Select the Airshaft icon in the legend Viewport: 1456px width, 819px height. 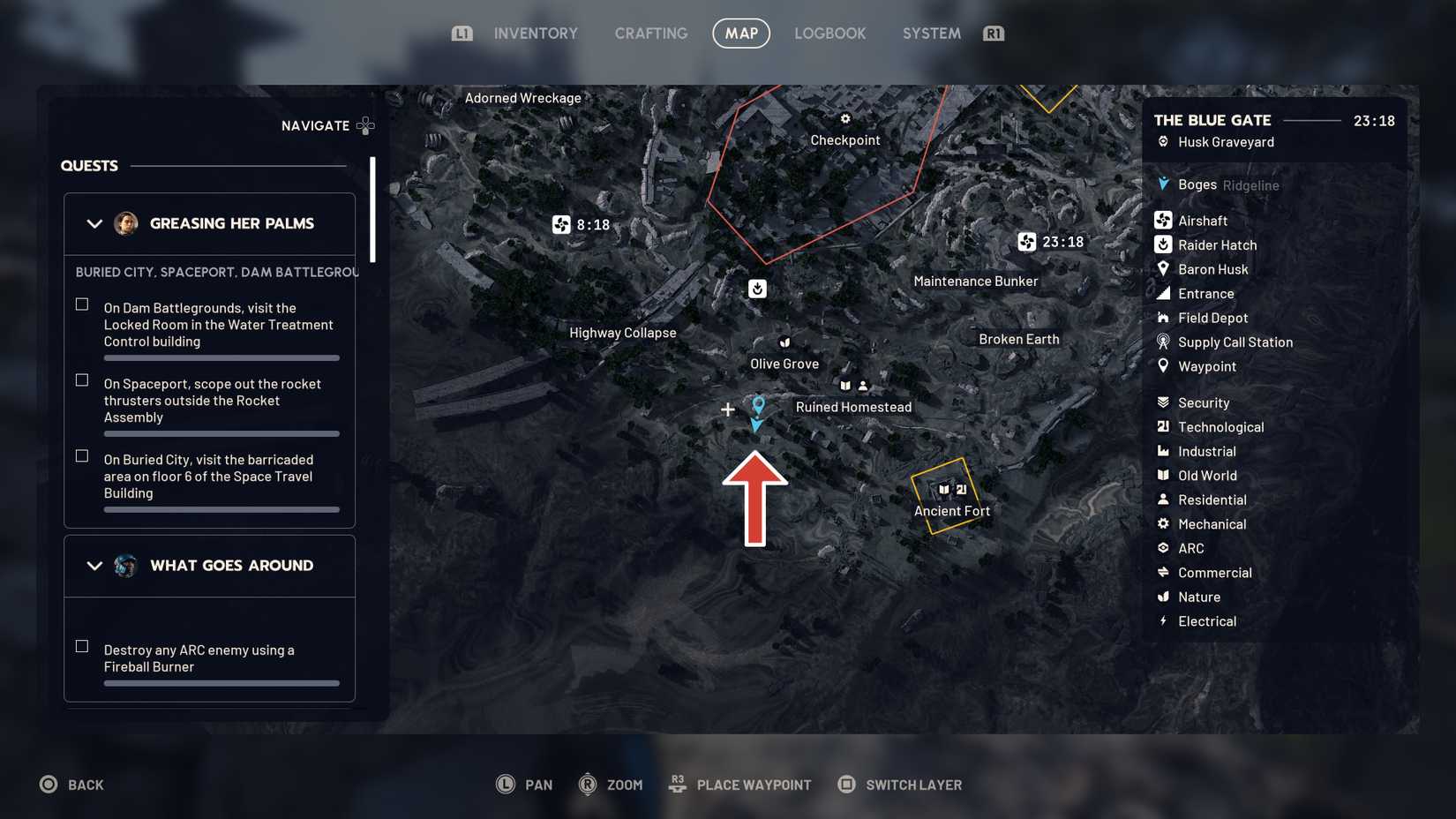tap(1162, 220)
